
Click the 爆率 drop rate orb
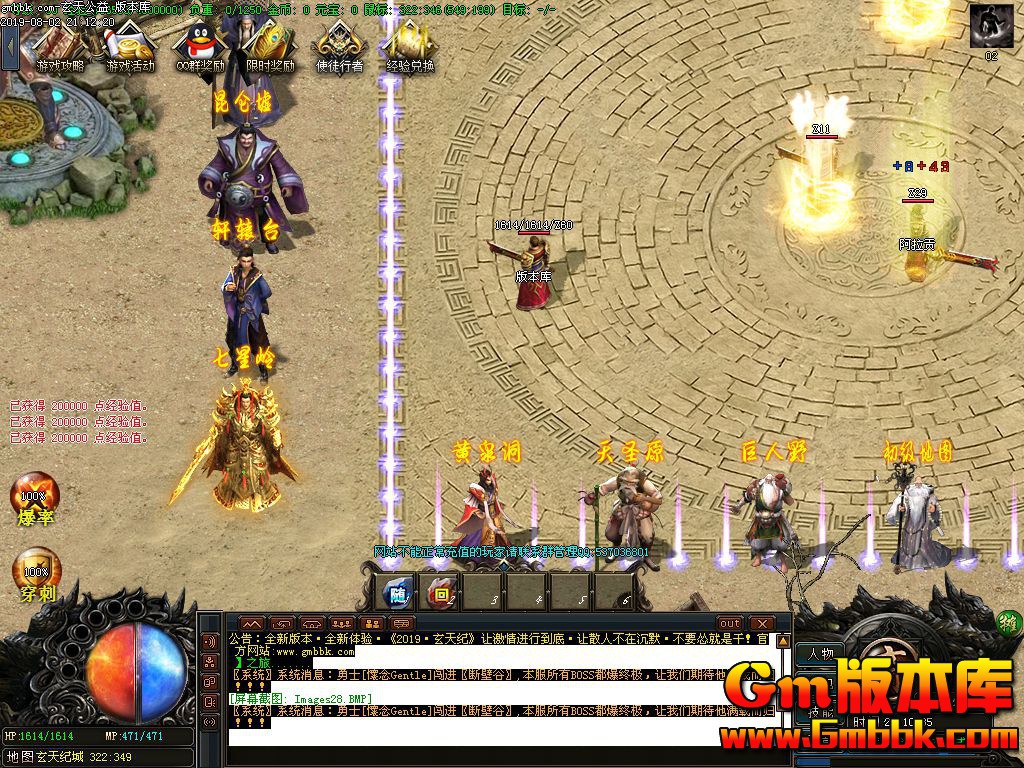coord(36,497)
